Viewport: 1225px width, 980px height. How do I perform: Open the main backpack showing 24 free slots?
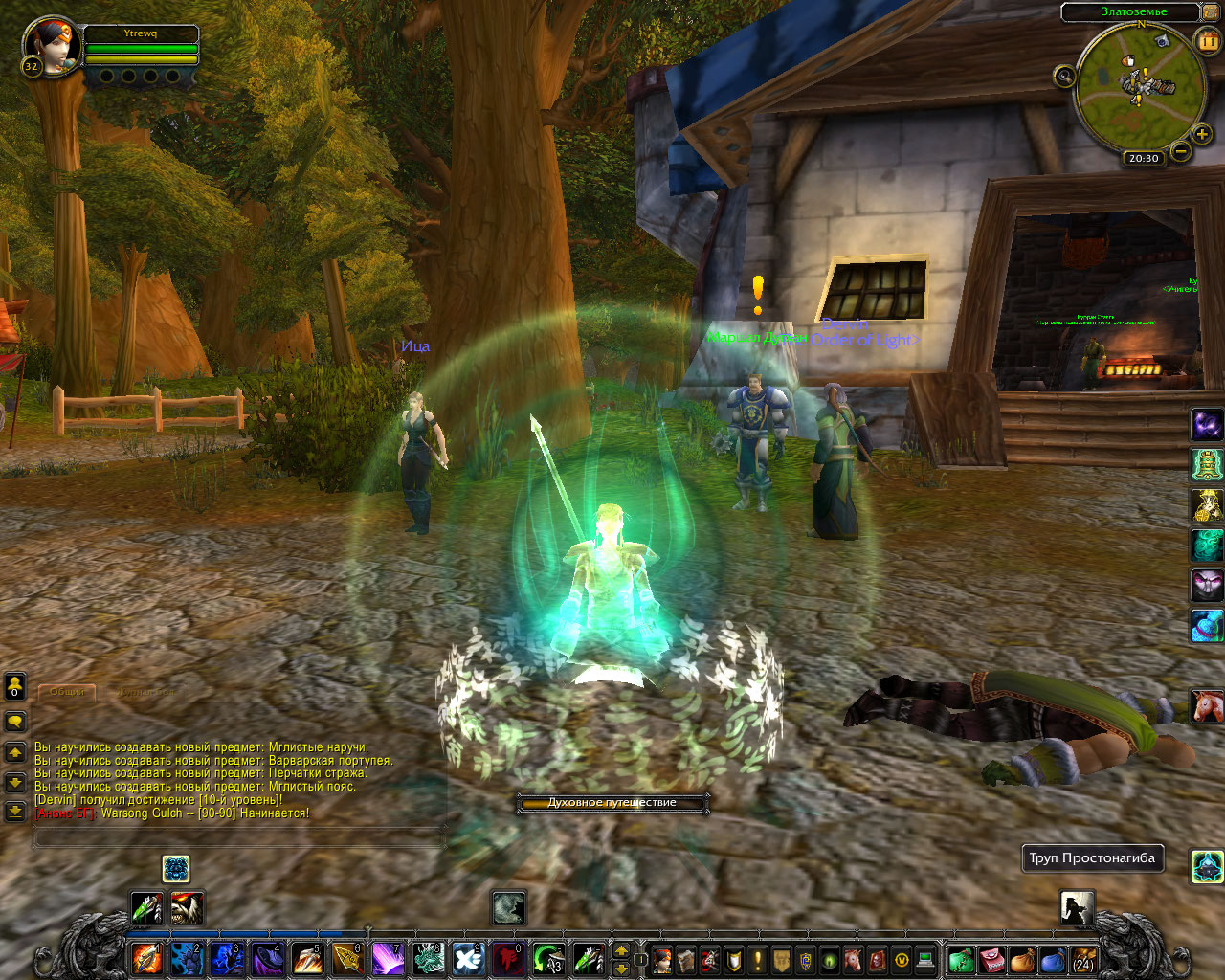tap(1083, 959)
